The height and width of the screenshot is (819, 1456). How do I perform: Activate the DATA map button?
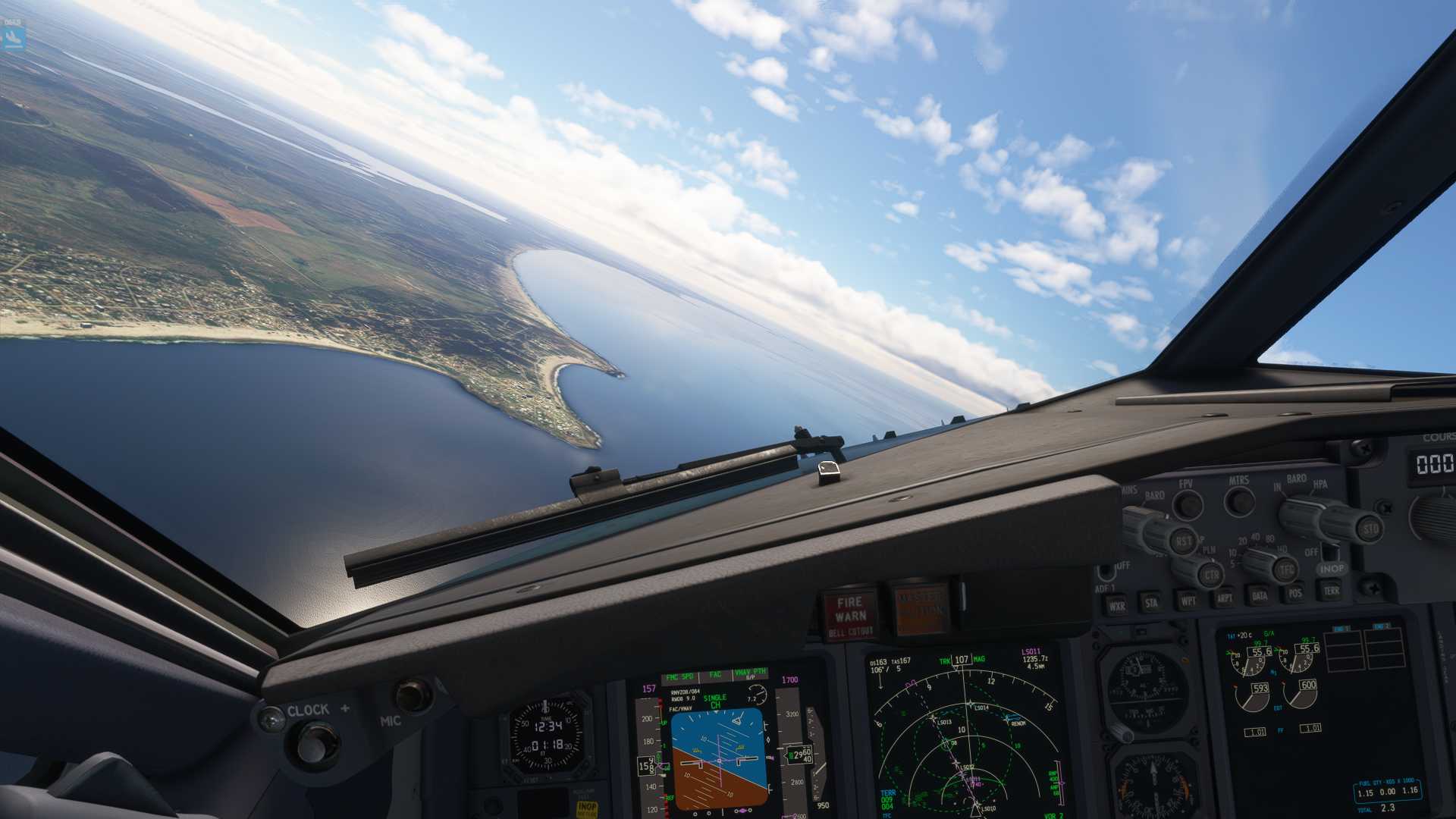click(1260, 595)
